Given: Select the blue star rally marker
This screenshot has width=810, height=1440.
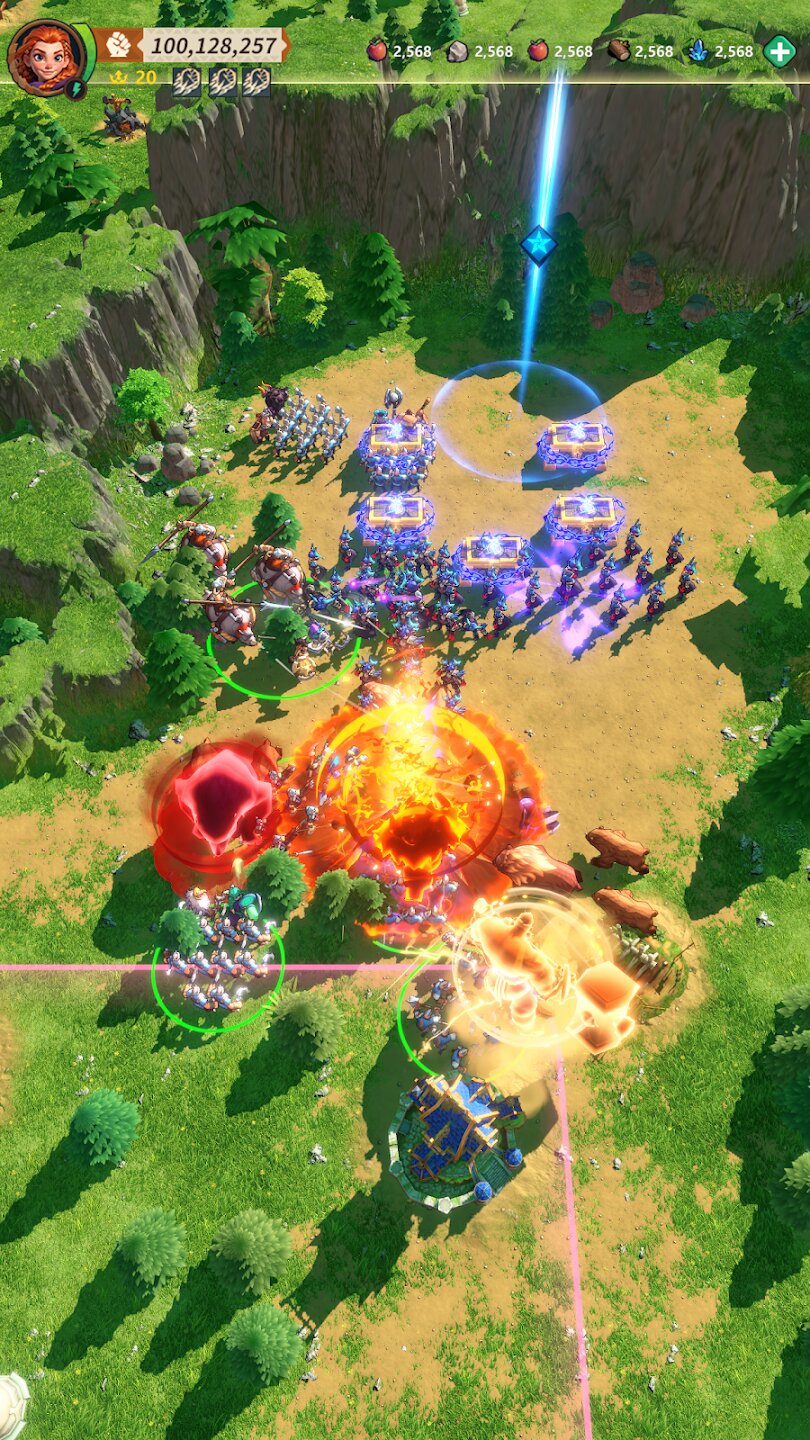Looking at the screenshot, I should (x=538, y=244).
